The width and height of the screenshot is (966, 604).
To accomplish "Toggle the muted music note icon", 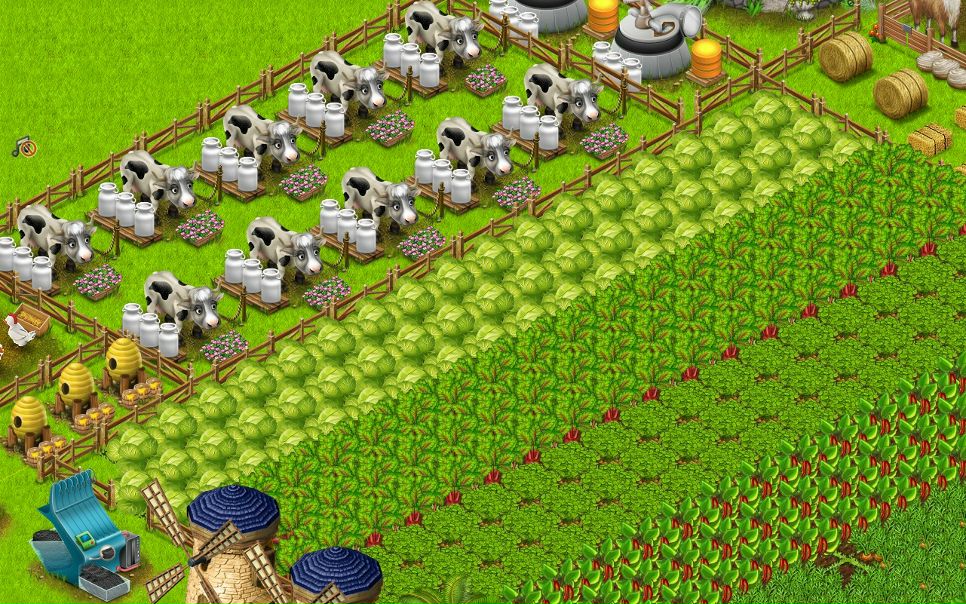I will pos(25,148).
